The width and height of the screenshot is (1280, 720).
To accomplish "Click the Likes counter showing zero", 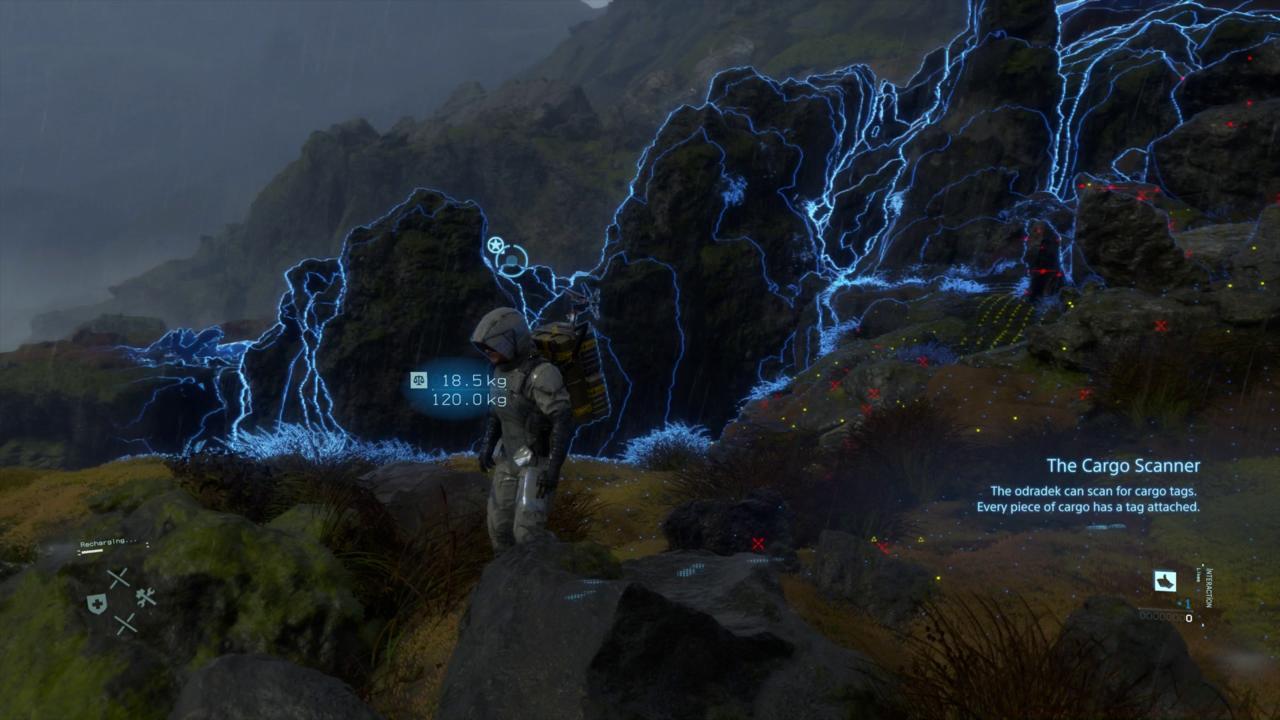I will (1188, 618).
